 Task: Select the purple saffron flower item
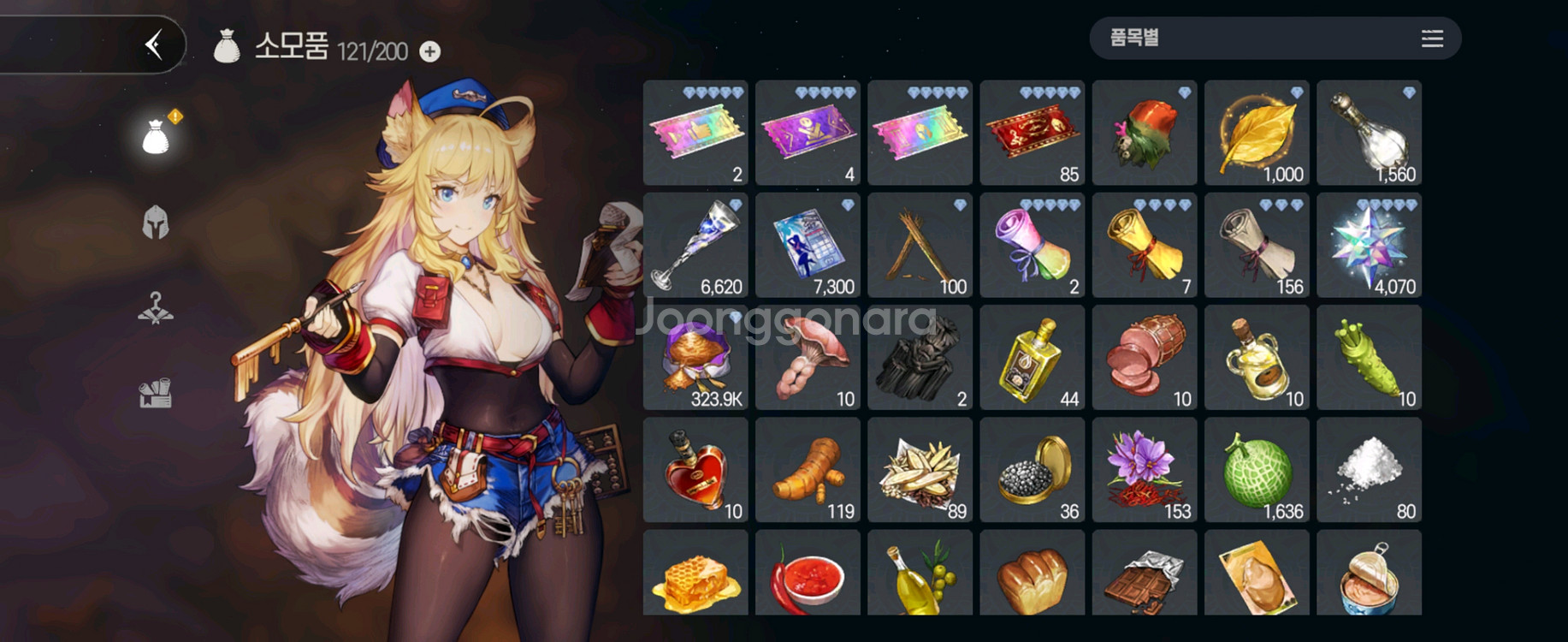(x=1145, y=470)
